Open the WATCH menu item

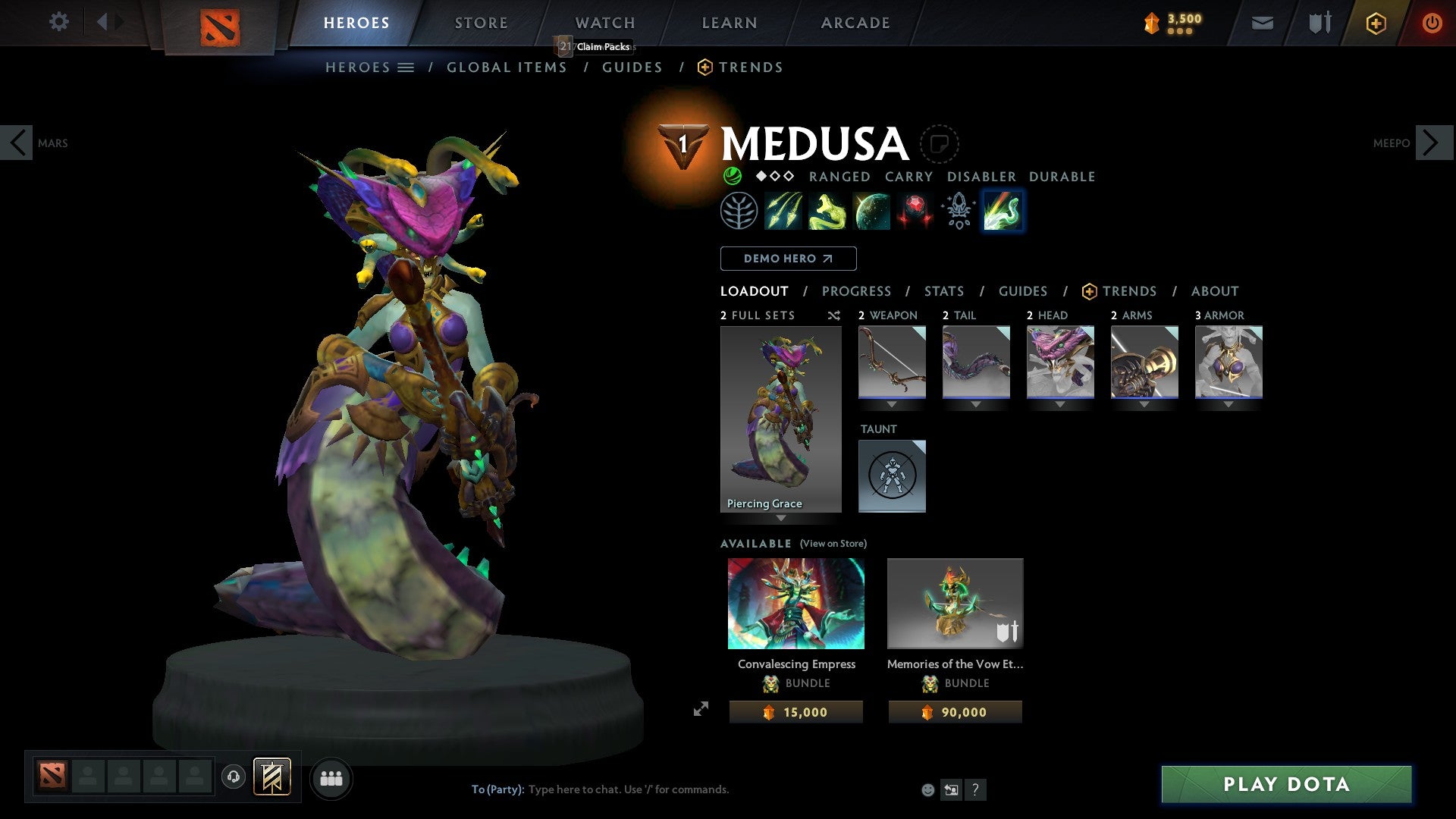tap(604, 22)
